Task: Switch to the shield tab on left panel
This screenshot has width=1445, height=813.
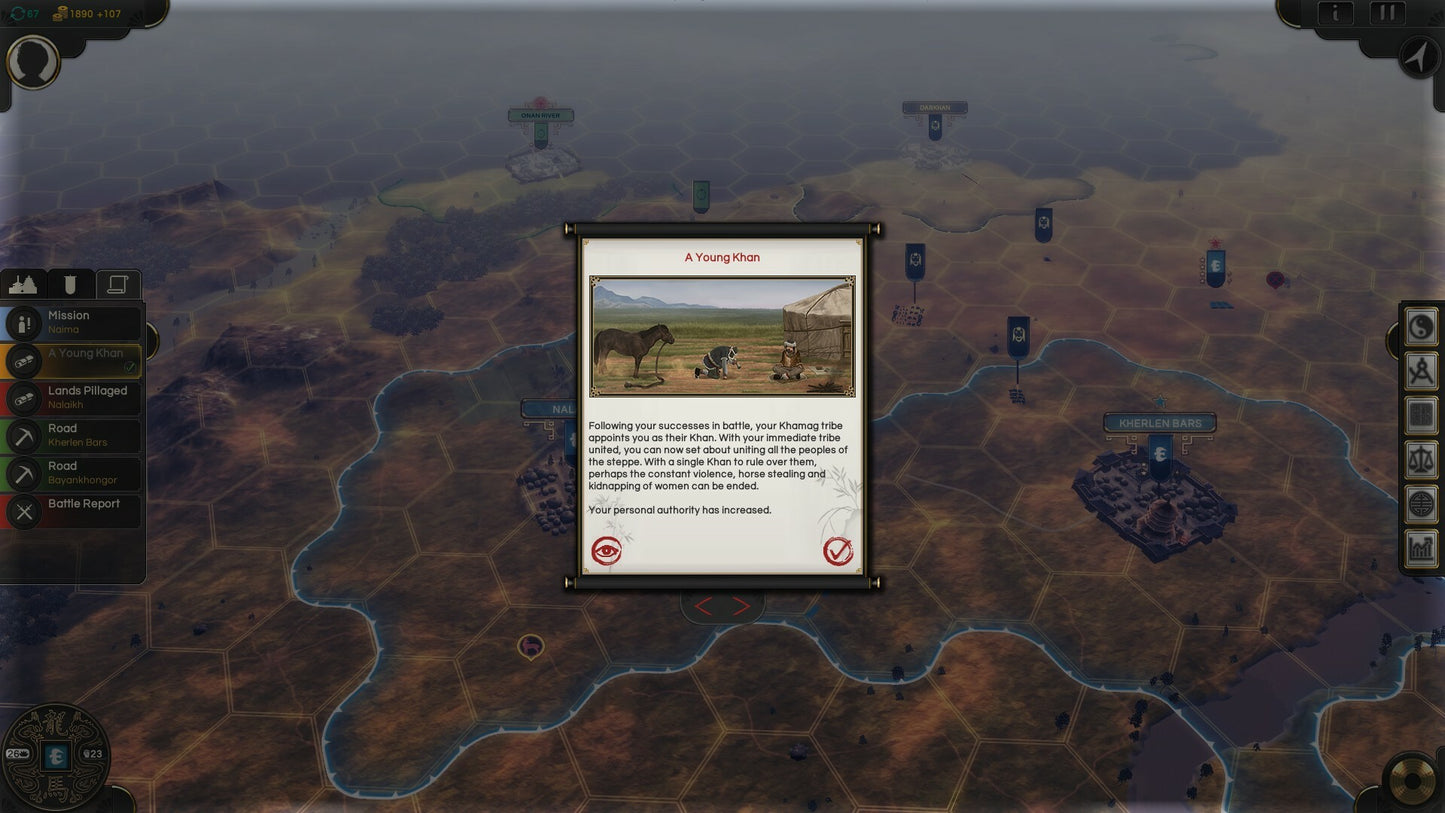Action: (70, 284)
